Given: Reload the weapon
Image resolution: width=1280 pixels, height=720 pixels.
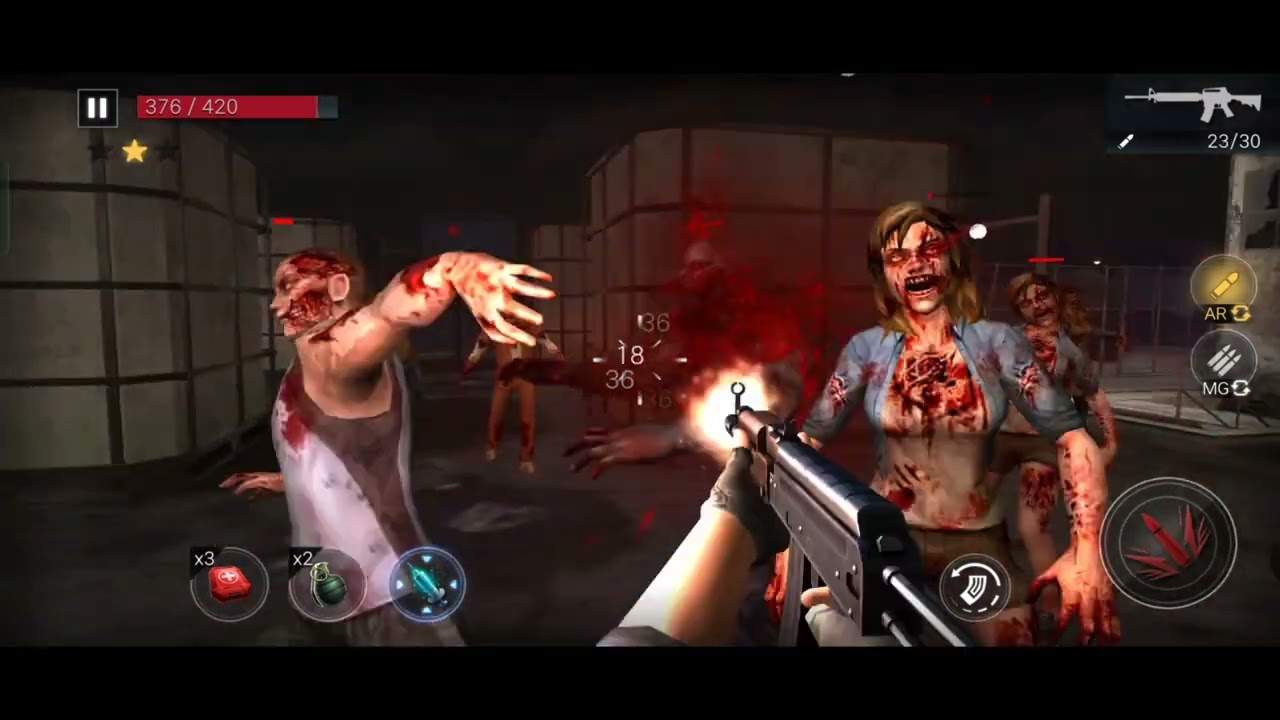Looking at the screenshot, I should [x=975, y=587].
